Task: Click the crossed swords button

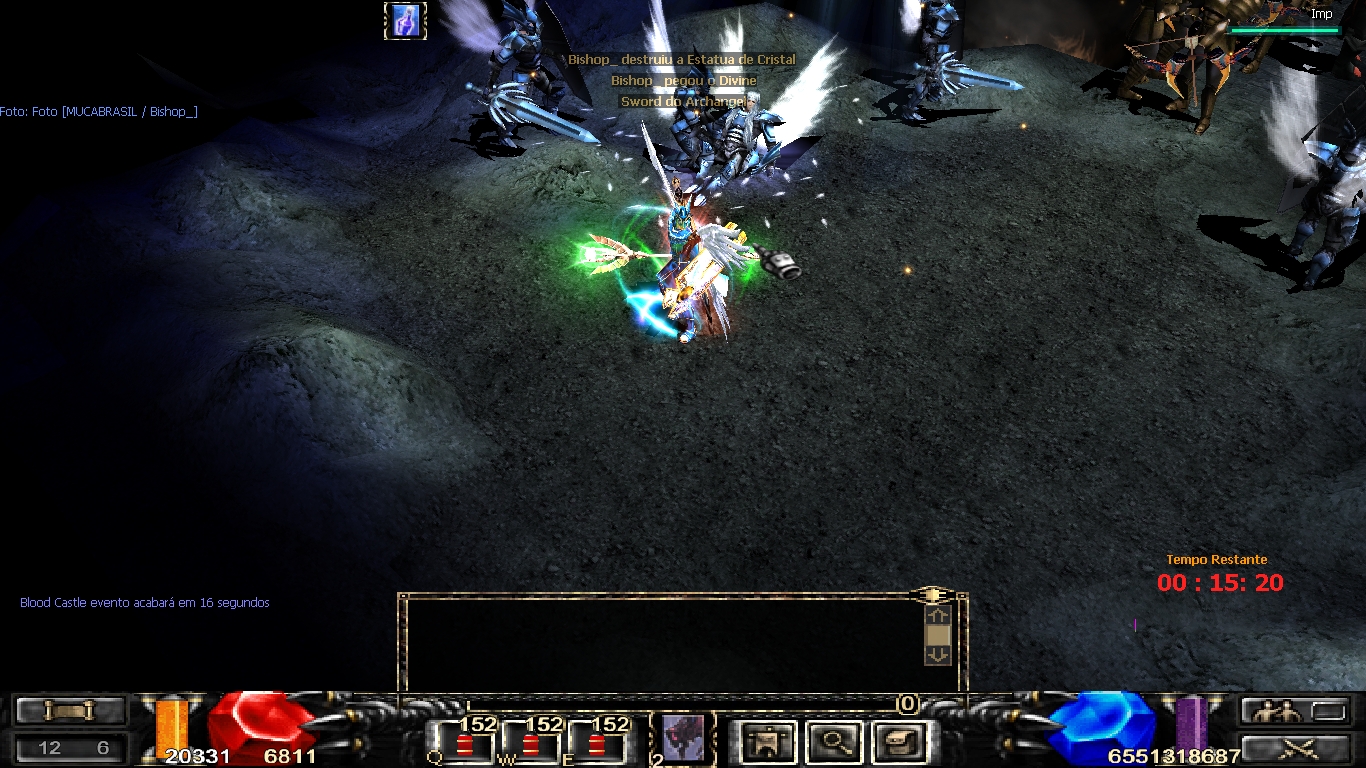Action: coord(1296,748)
